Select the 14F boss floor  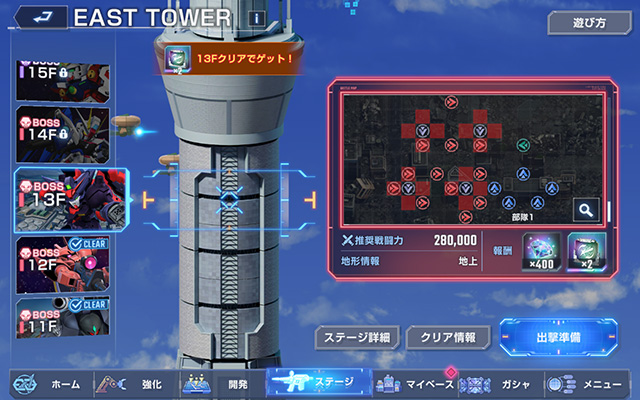coord(62,135)
